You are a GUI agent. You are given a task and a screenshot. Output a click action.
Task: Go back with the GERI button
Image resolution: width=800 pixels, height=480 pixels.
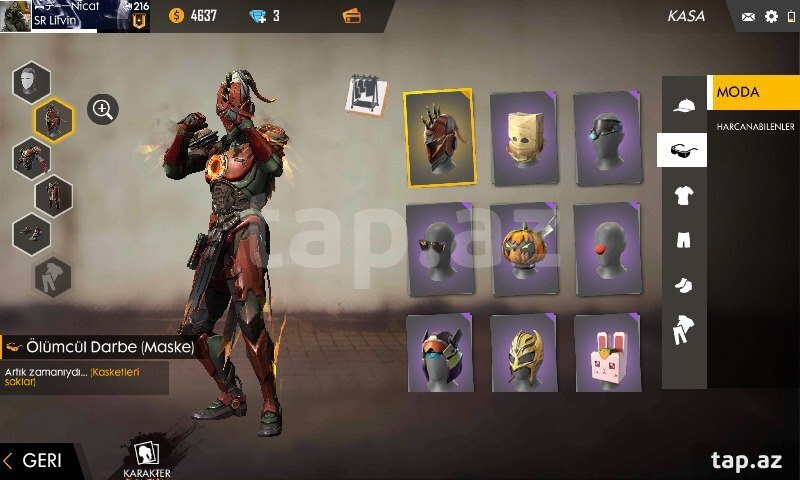(x=35, y=460)
